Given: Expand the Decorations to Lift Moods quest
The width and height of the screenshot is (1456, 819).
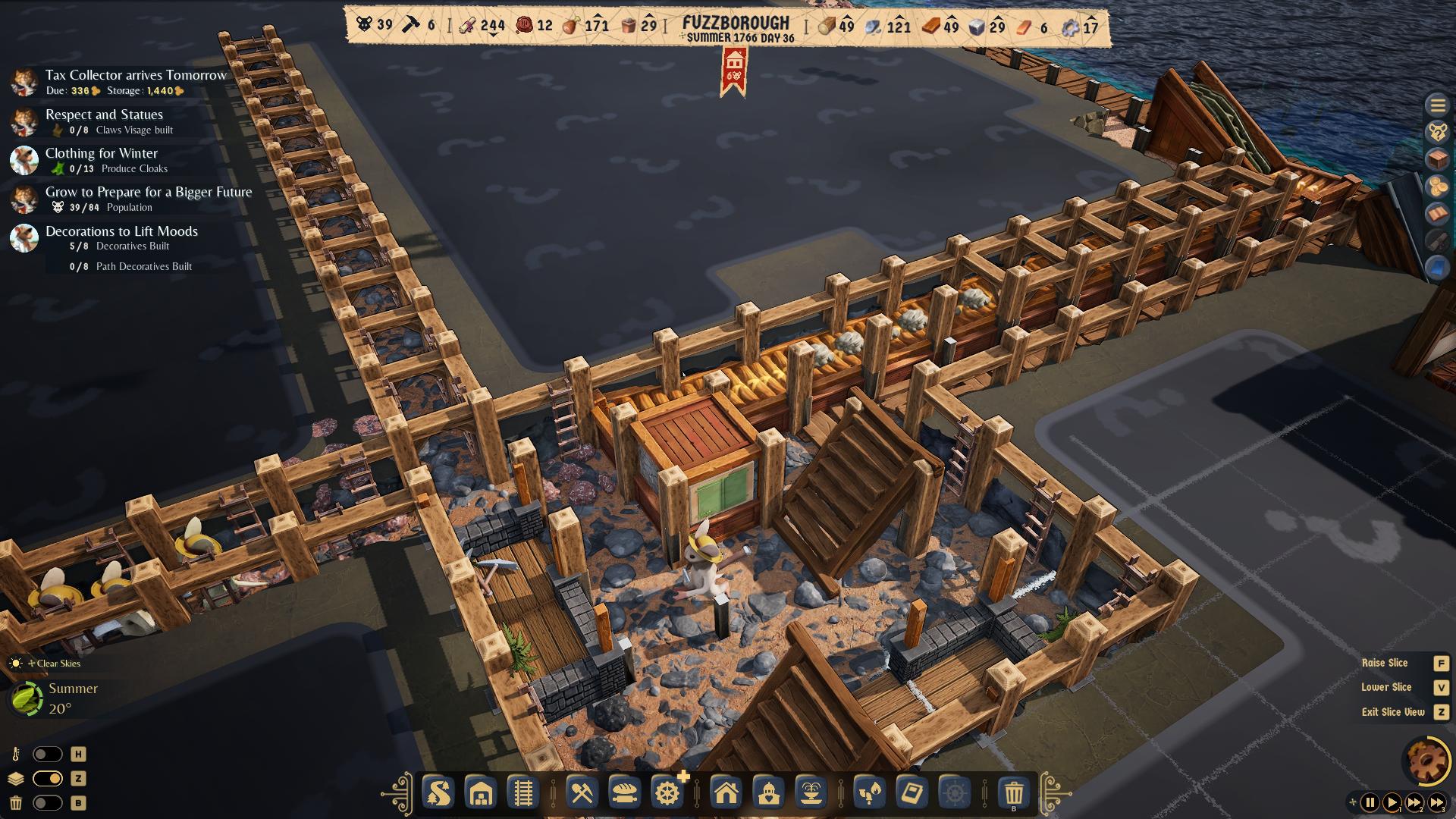Looking at the screenshot, I should coord(123,231).
